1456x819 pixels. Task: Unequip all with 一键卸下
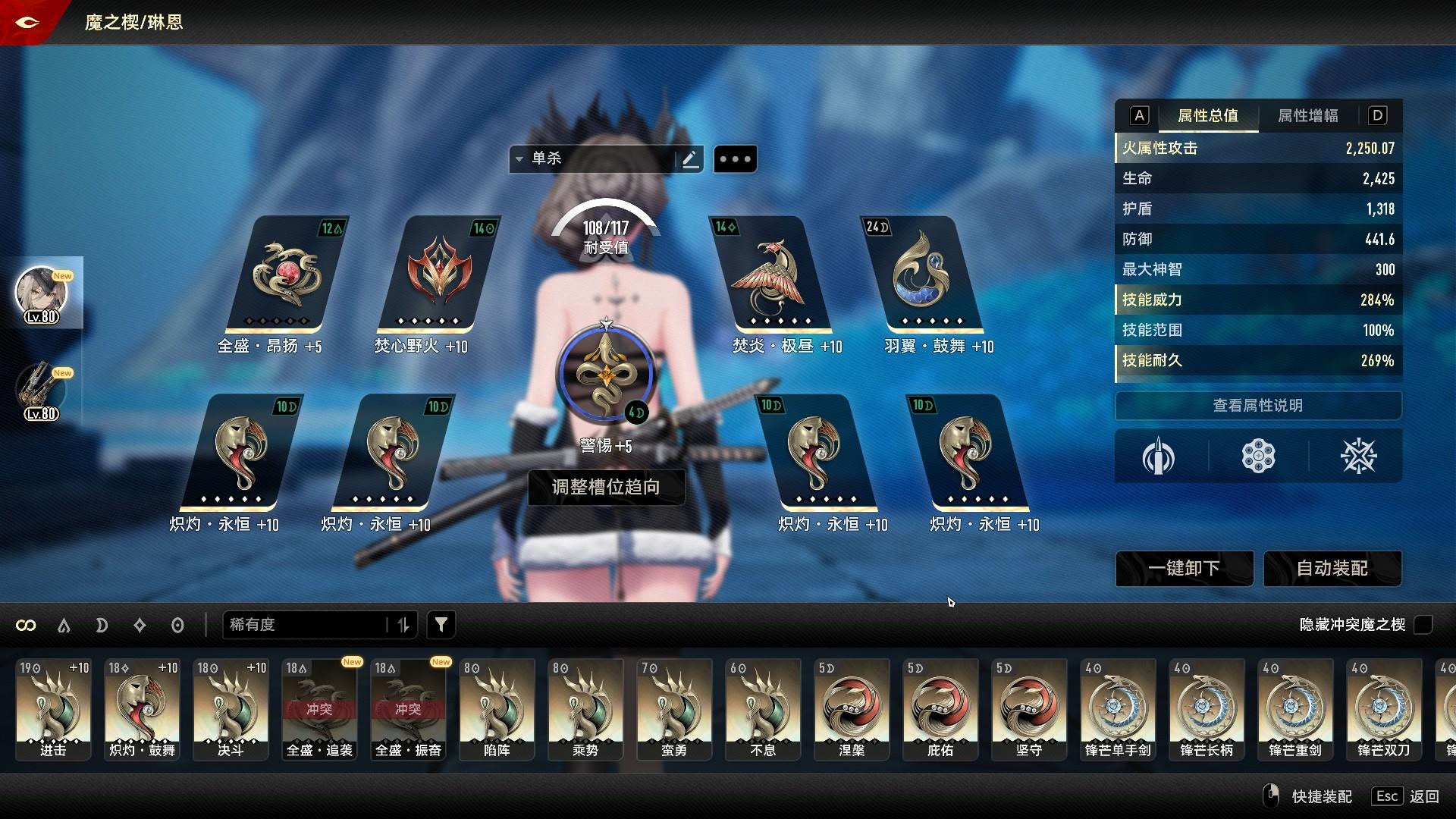tap(1184, 569)
